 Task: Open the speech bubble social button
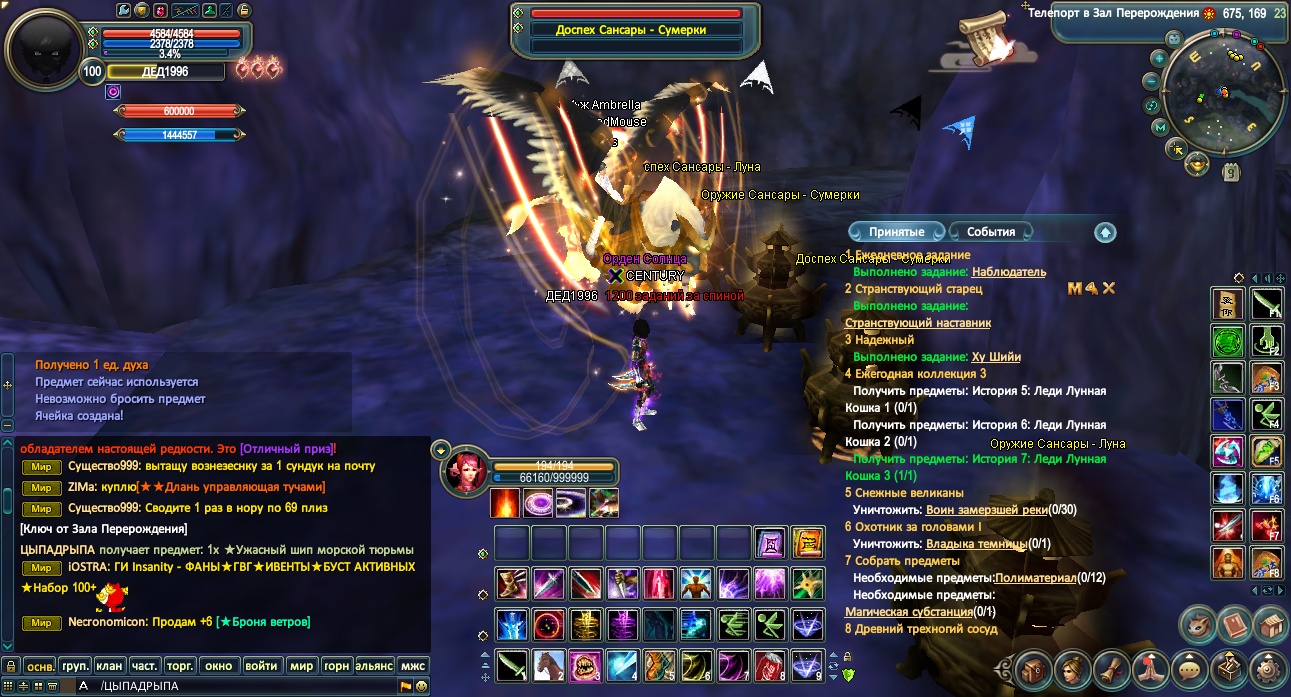coord(1190,670)
